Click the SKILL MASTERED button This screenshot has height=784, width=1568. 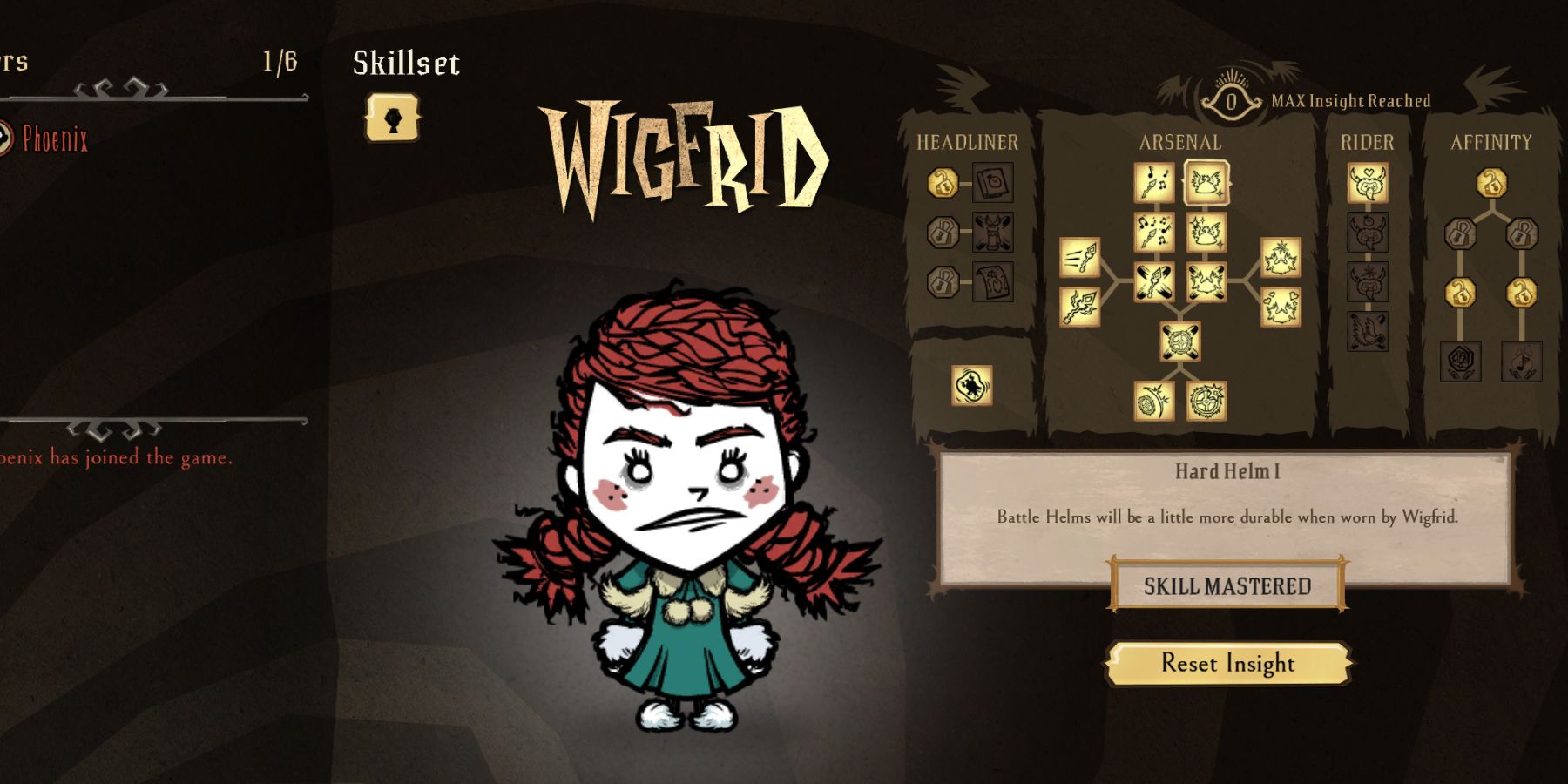tap(1227, 586)
